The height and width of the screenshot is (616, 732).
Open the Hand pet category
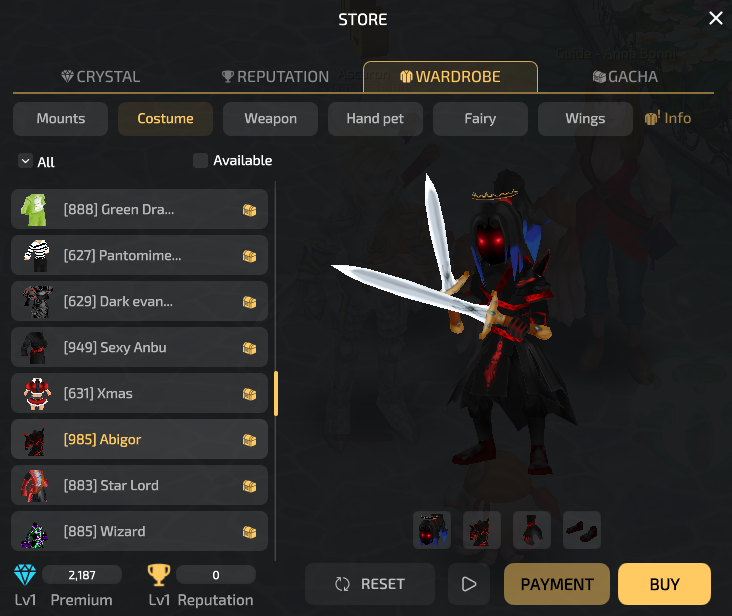(x=375, y=118)
